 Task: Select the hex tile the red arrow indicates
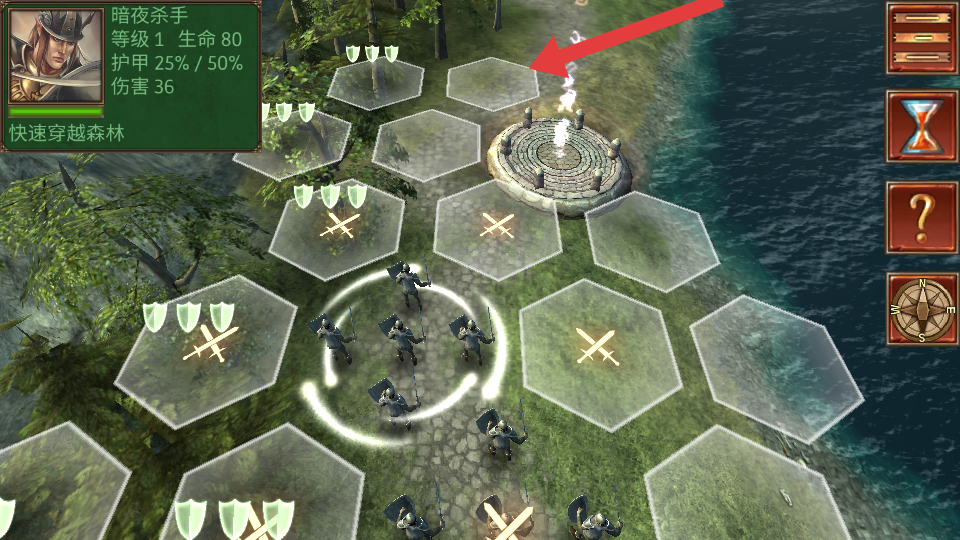(x=492, y=83)
